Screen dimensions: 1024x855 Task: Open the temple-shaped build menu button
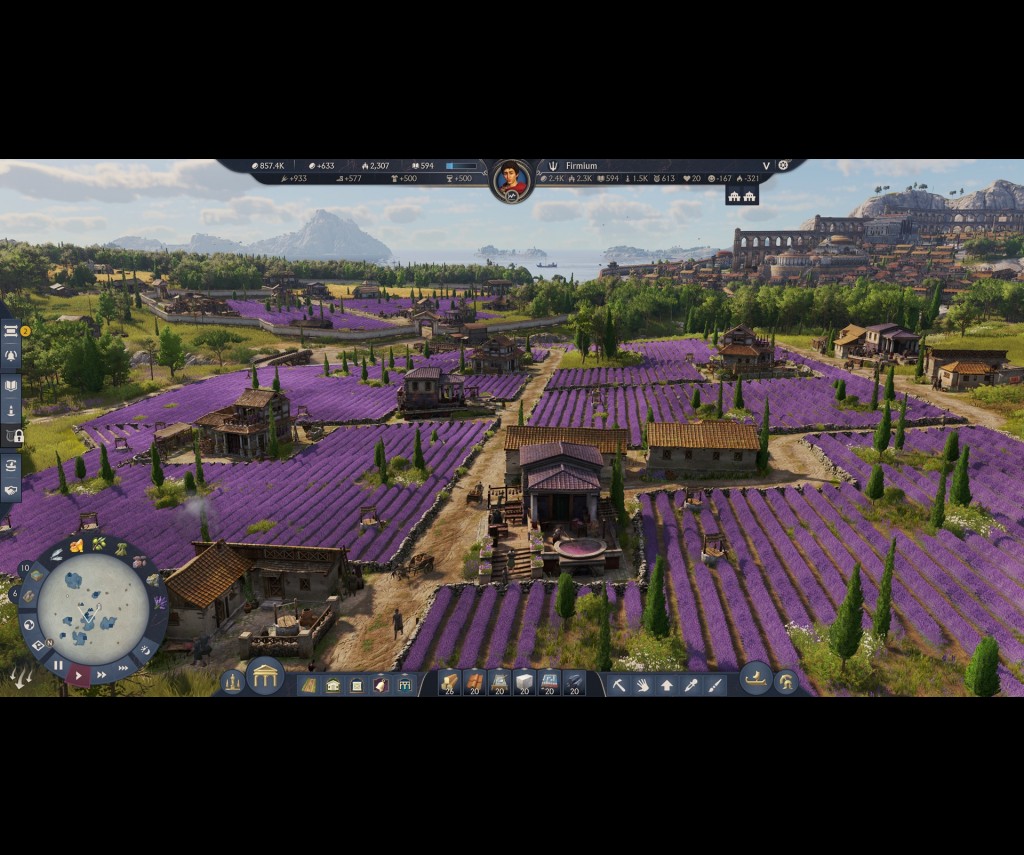click(265, 678)
